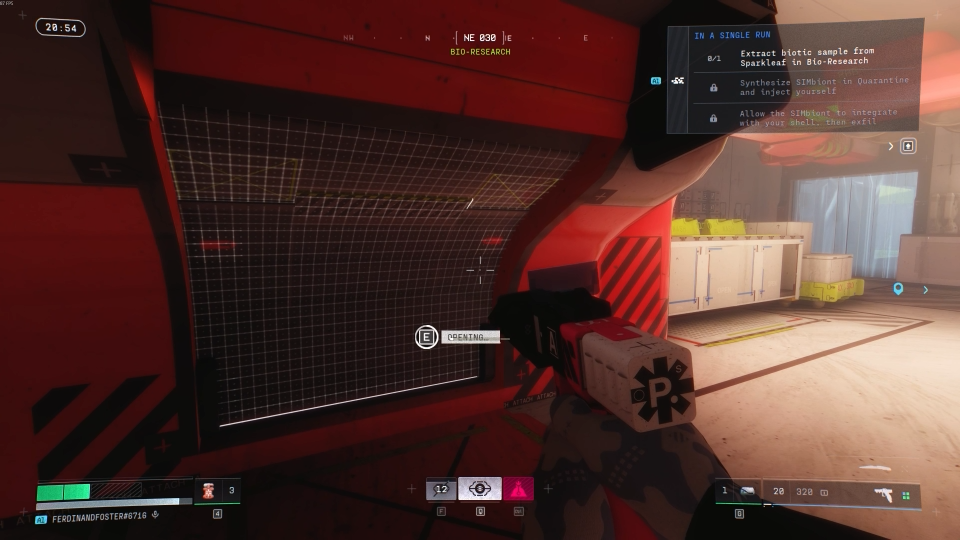Click the faction emblem beside the objective list

tap(678, 80)
